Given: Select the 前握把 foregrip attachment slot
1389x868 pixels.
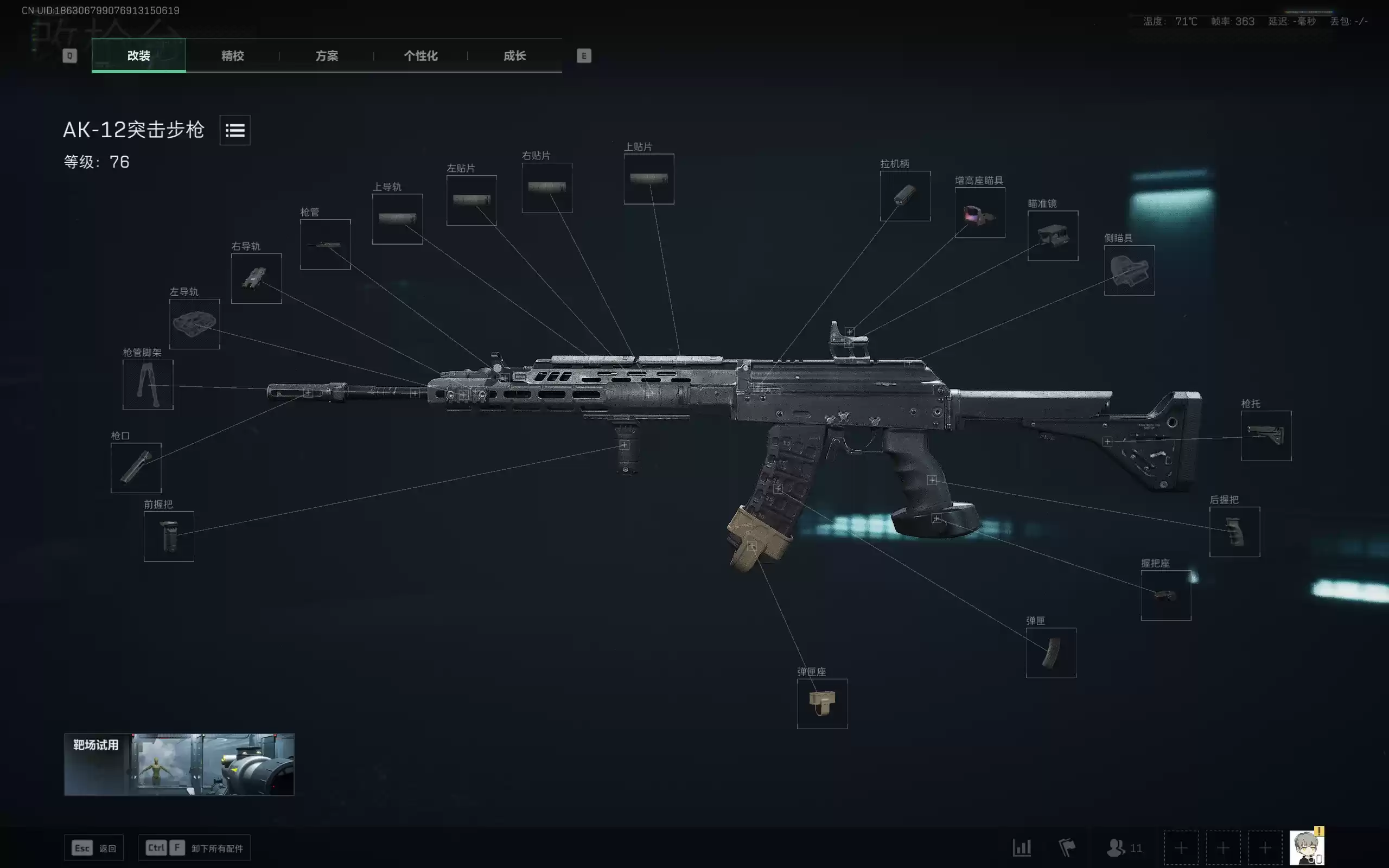Looking at the screenshot, I should click(169, 535).
